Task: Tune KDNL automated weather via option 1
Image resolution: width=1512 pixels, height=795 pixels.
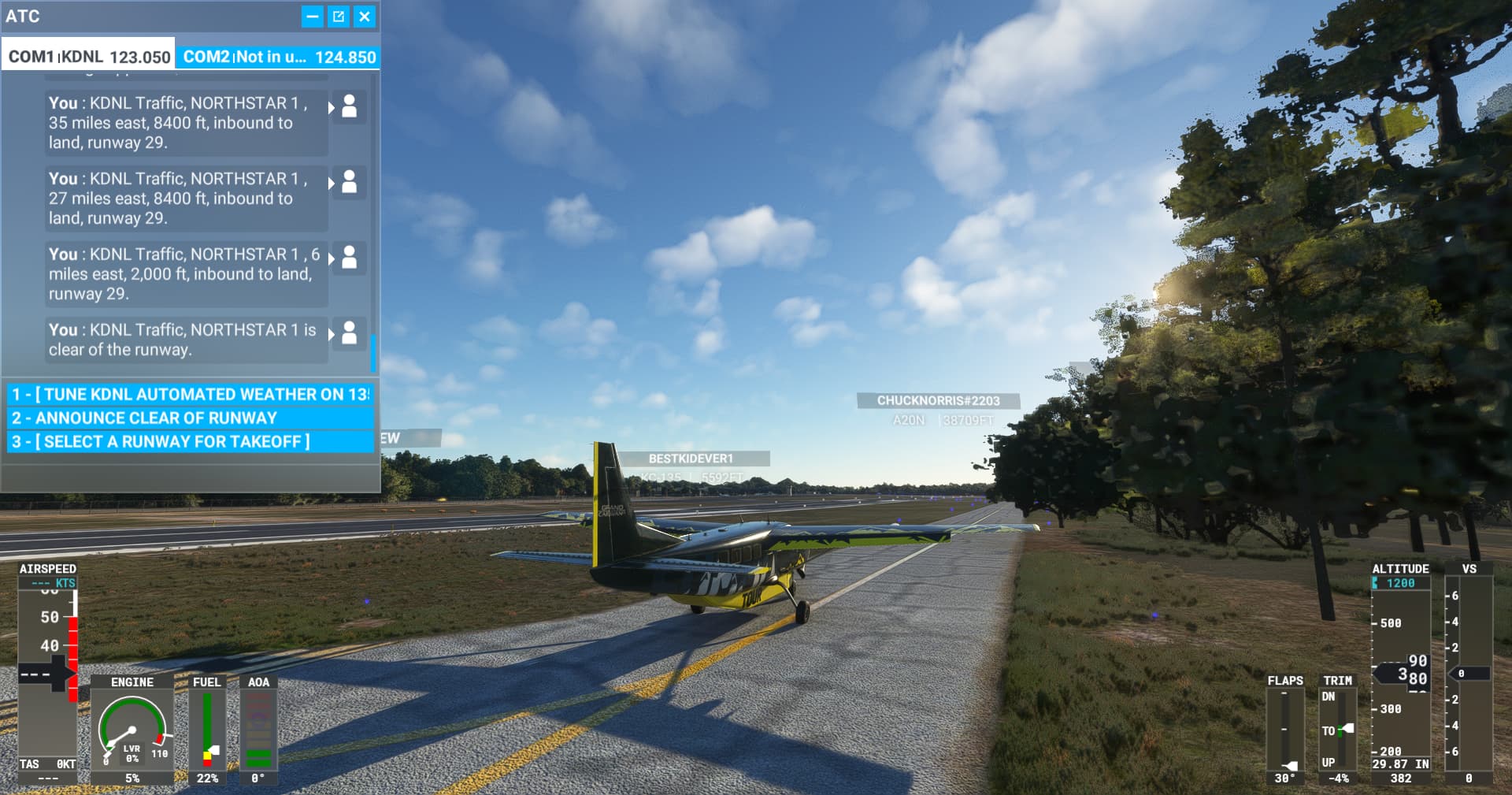Action: tap(189, 394)
